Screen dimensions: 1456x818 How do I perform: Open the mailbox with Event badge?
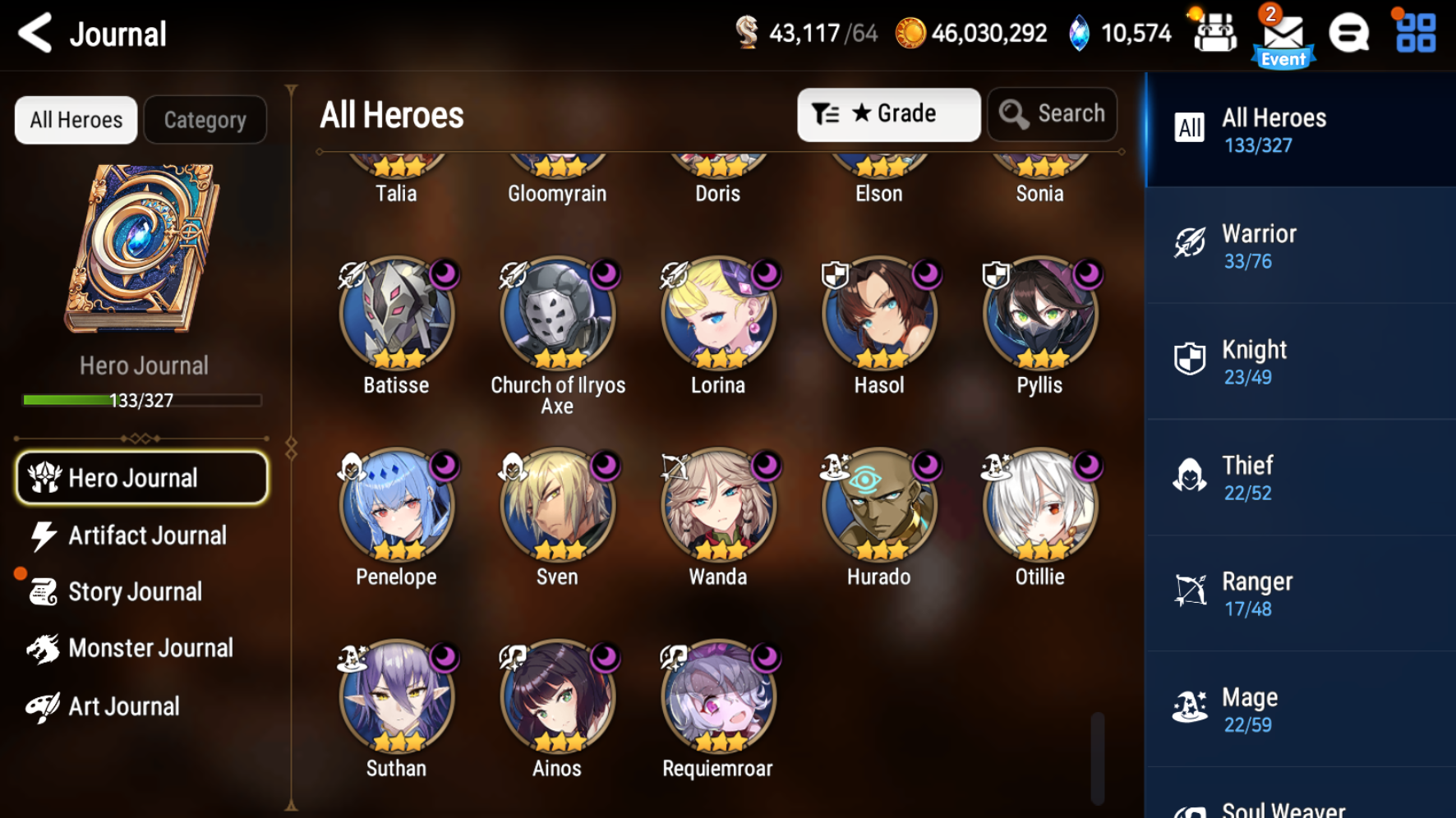(x=1282, y=34)
